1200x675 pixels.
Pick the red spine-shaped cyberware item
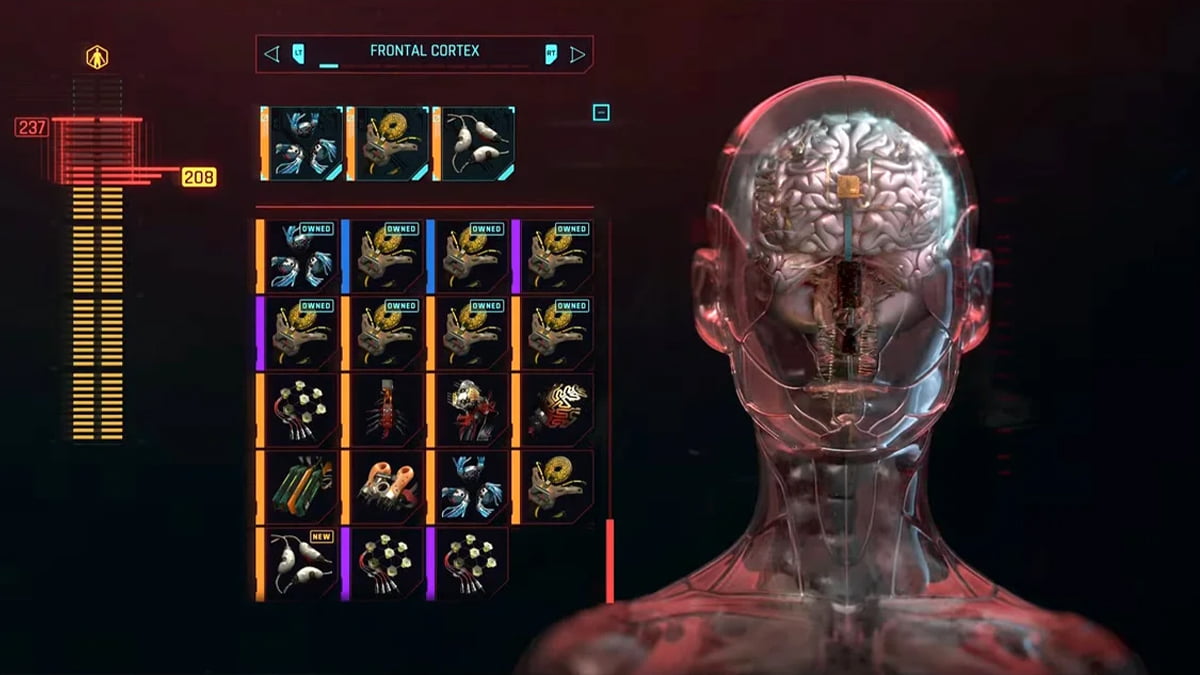385,410
